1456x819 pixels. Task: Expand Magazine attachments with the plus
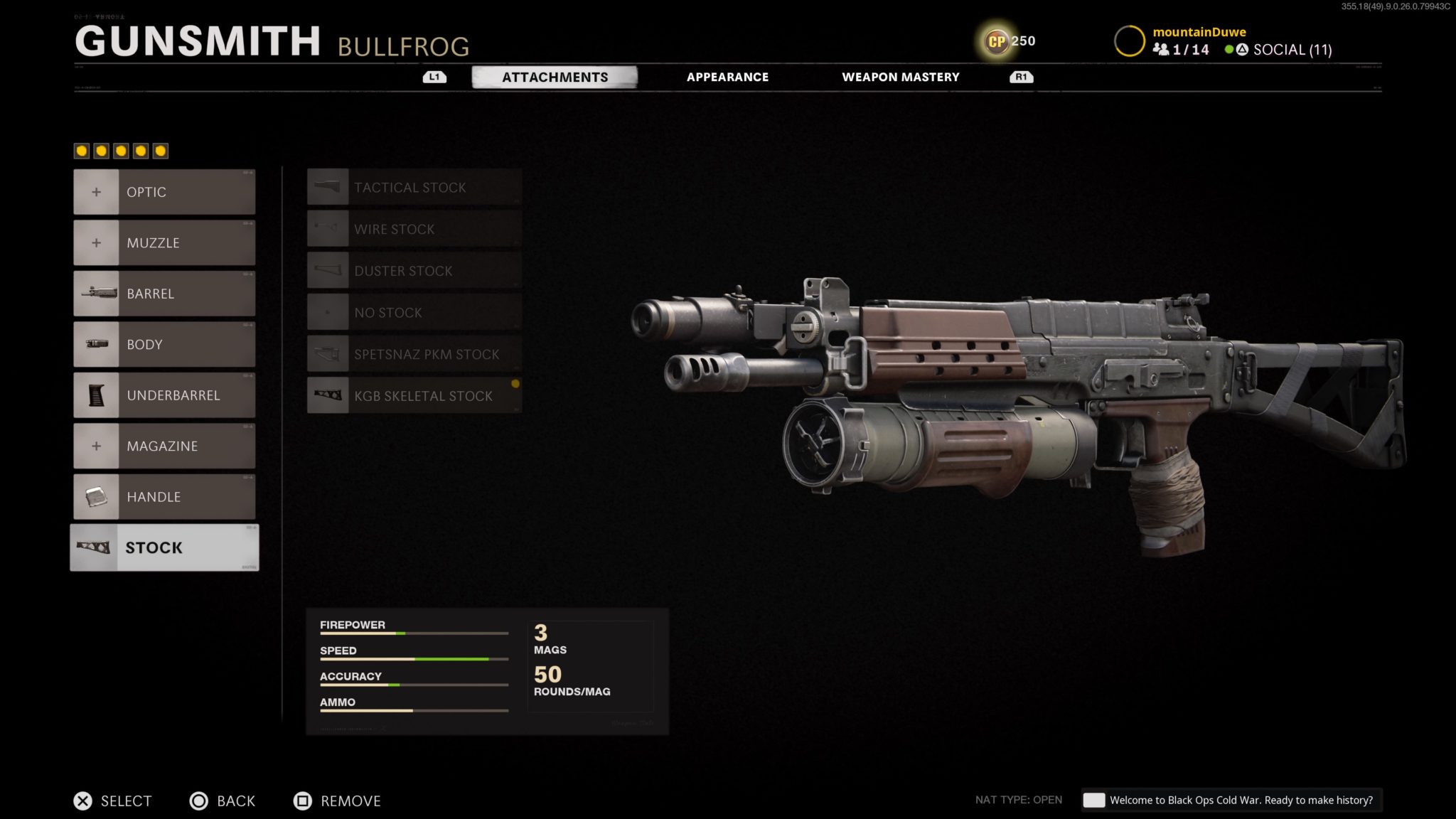97,446
